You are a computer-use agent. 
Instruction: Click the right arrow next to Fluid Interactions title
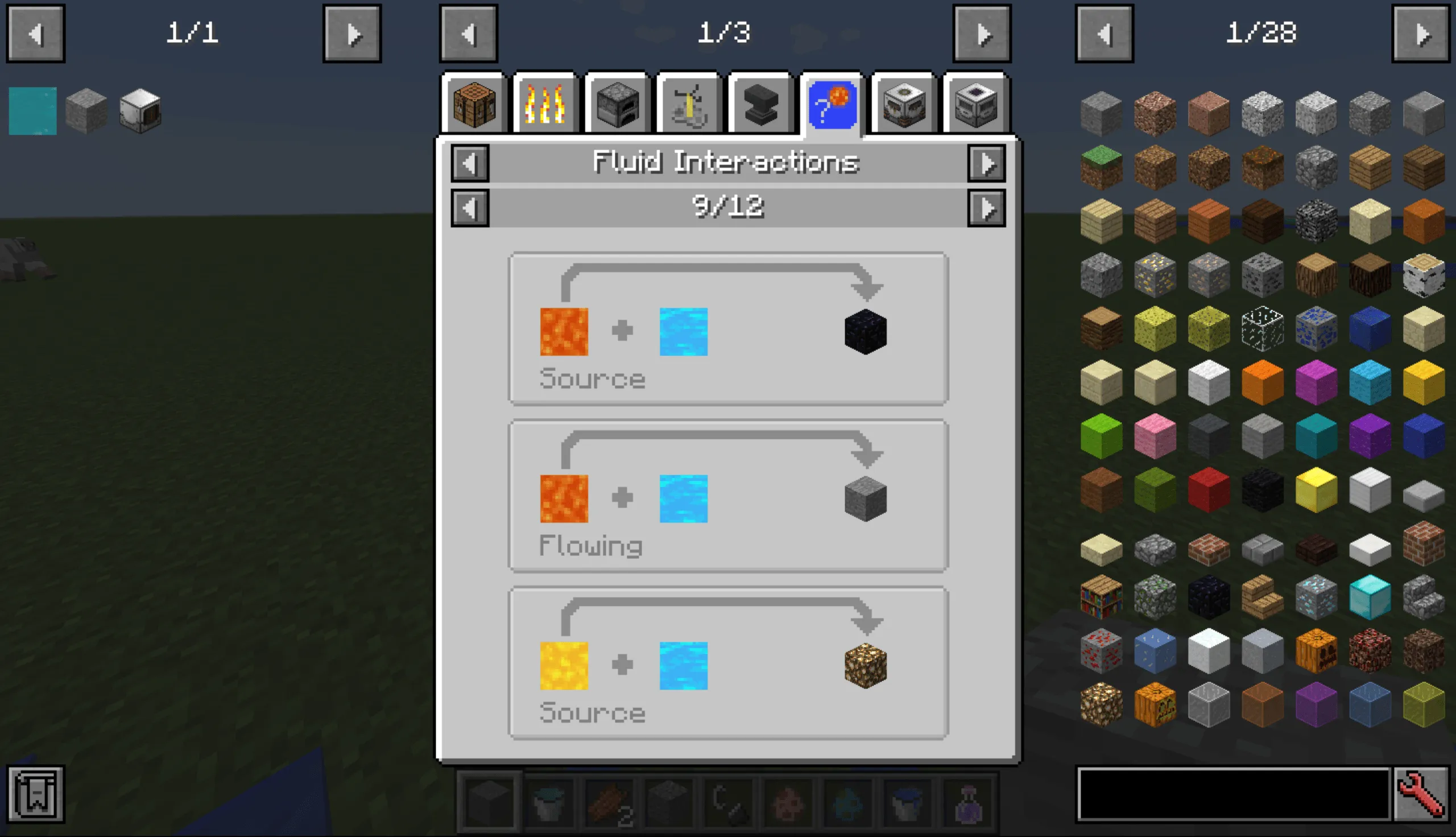point(987,163)
